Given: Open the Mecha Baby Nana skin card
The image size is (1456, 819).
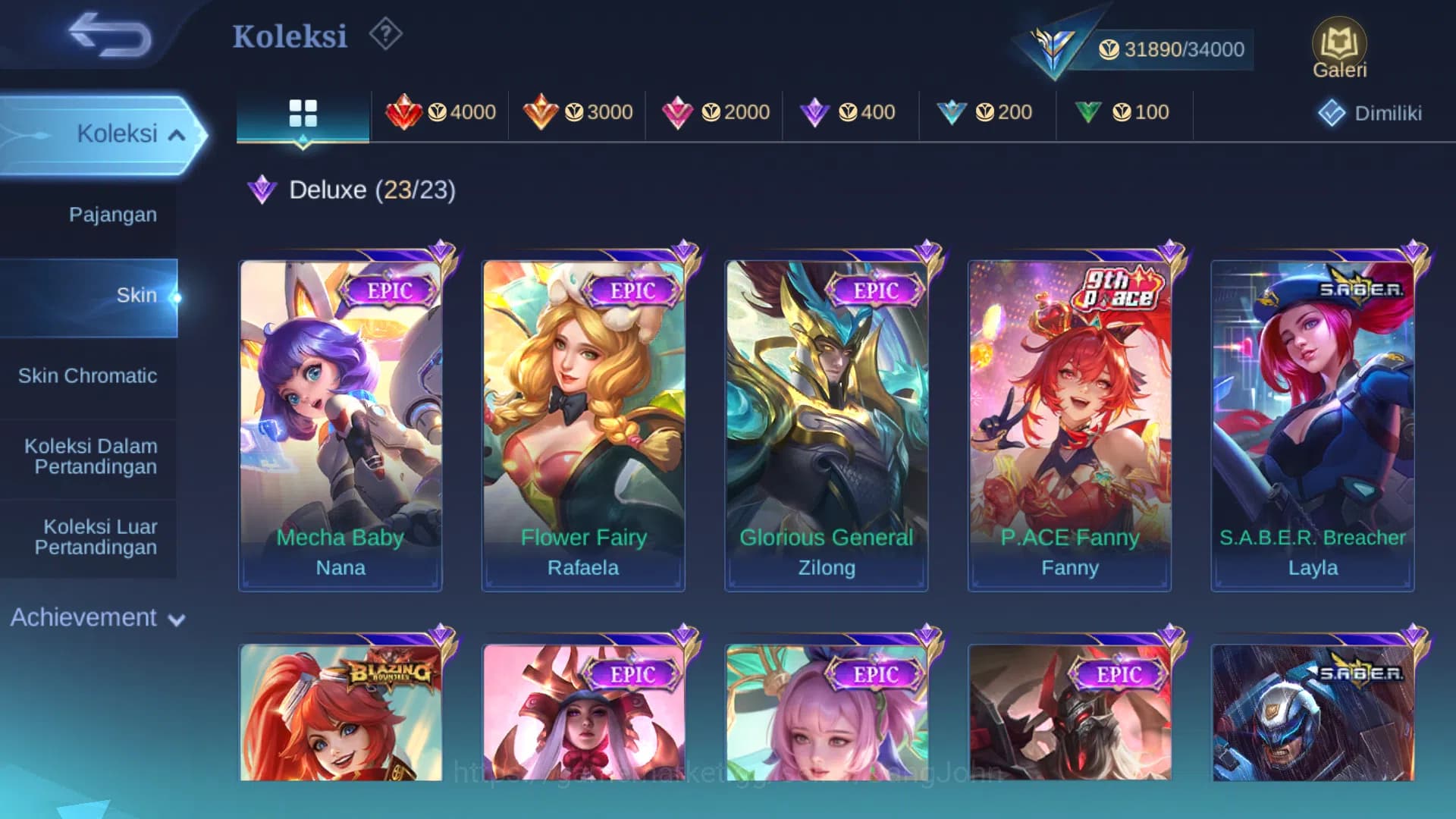Looking at the screenshot, I should pos(340,421).
